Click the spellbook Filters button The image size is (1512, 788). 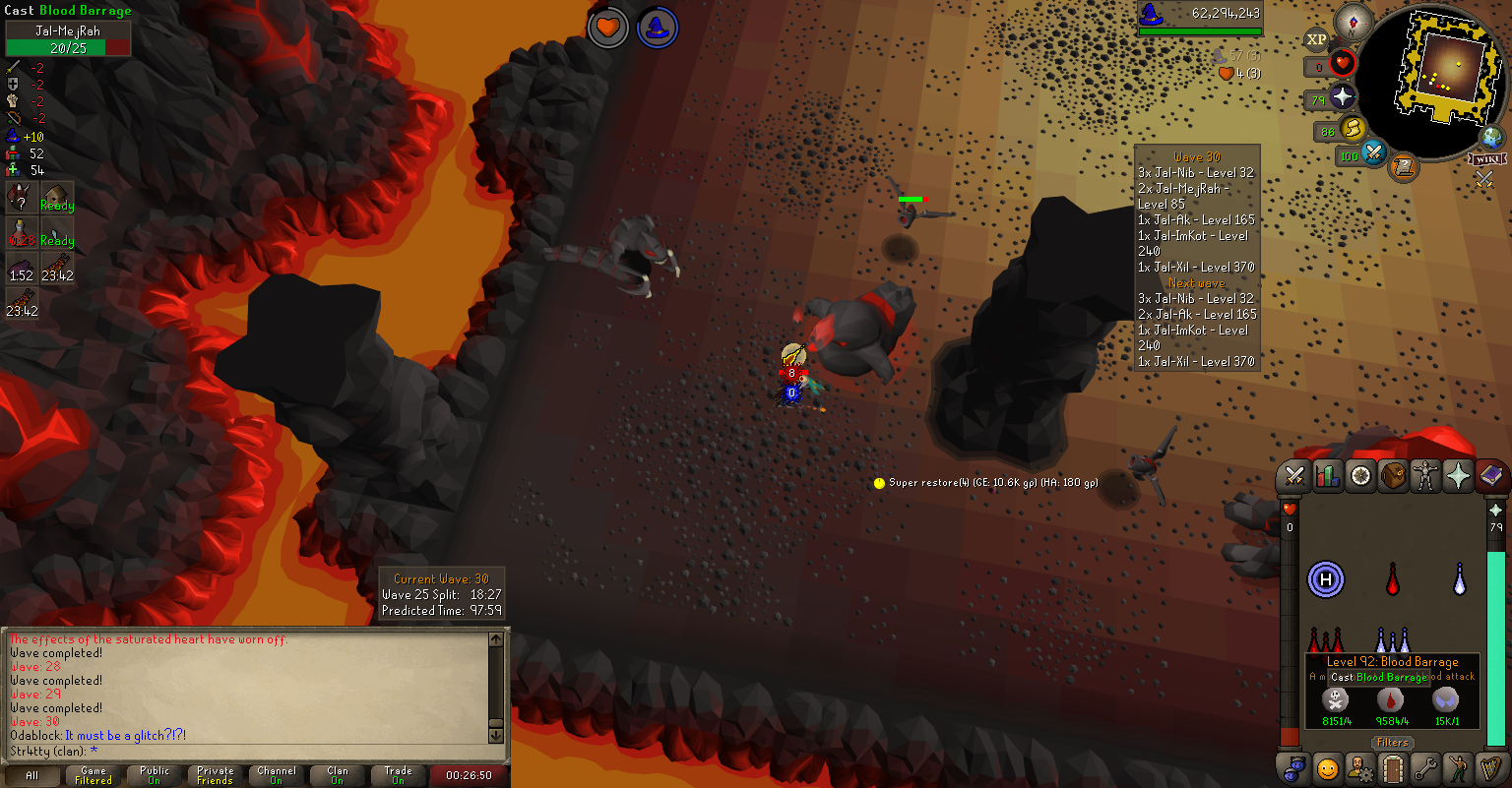click(1393, 743)
